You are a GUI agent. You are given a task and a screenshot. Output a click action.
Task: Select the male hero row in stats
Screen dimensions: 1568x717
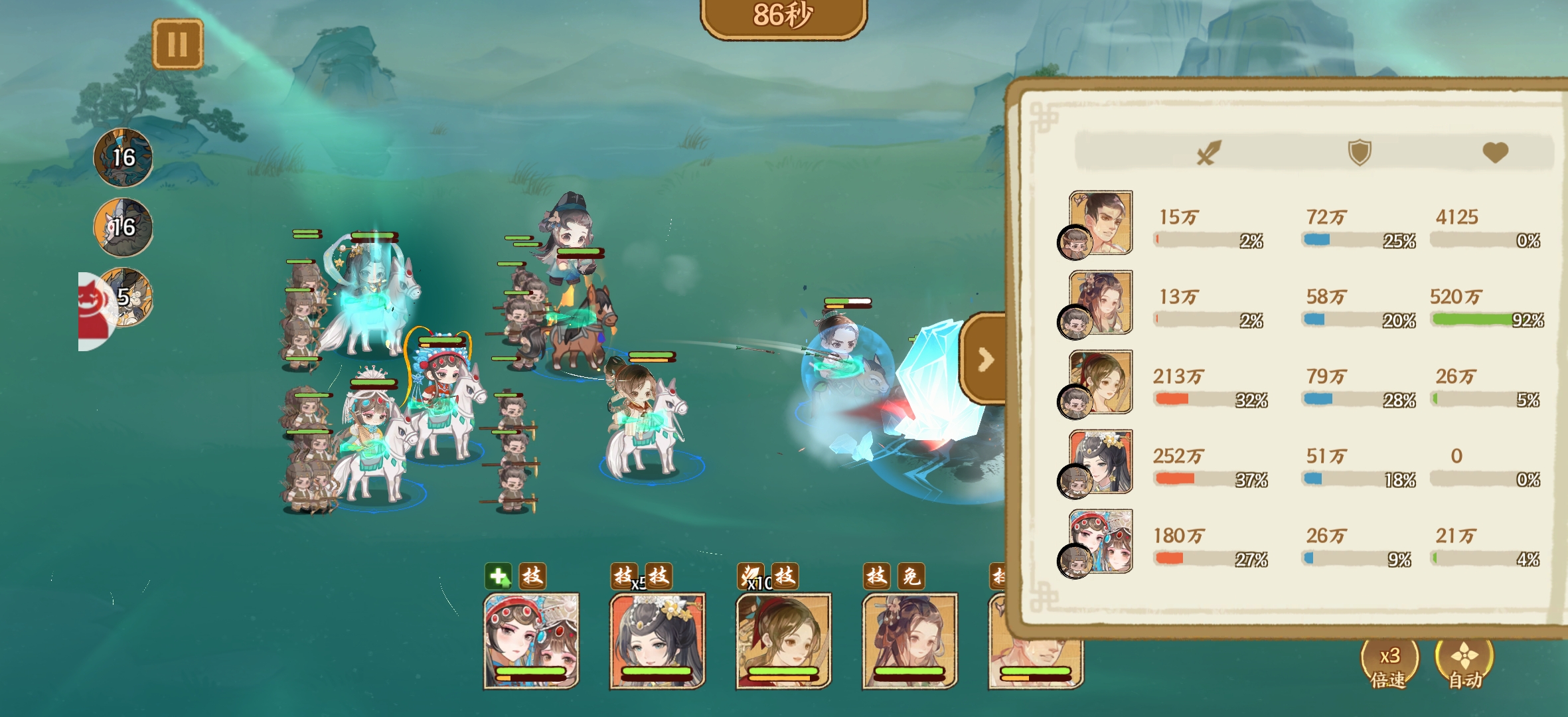click(1100, 223)
